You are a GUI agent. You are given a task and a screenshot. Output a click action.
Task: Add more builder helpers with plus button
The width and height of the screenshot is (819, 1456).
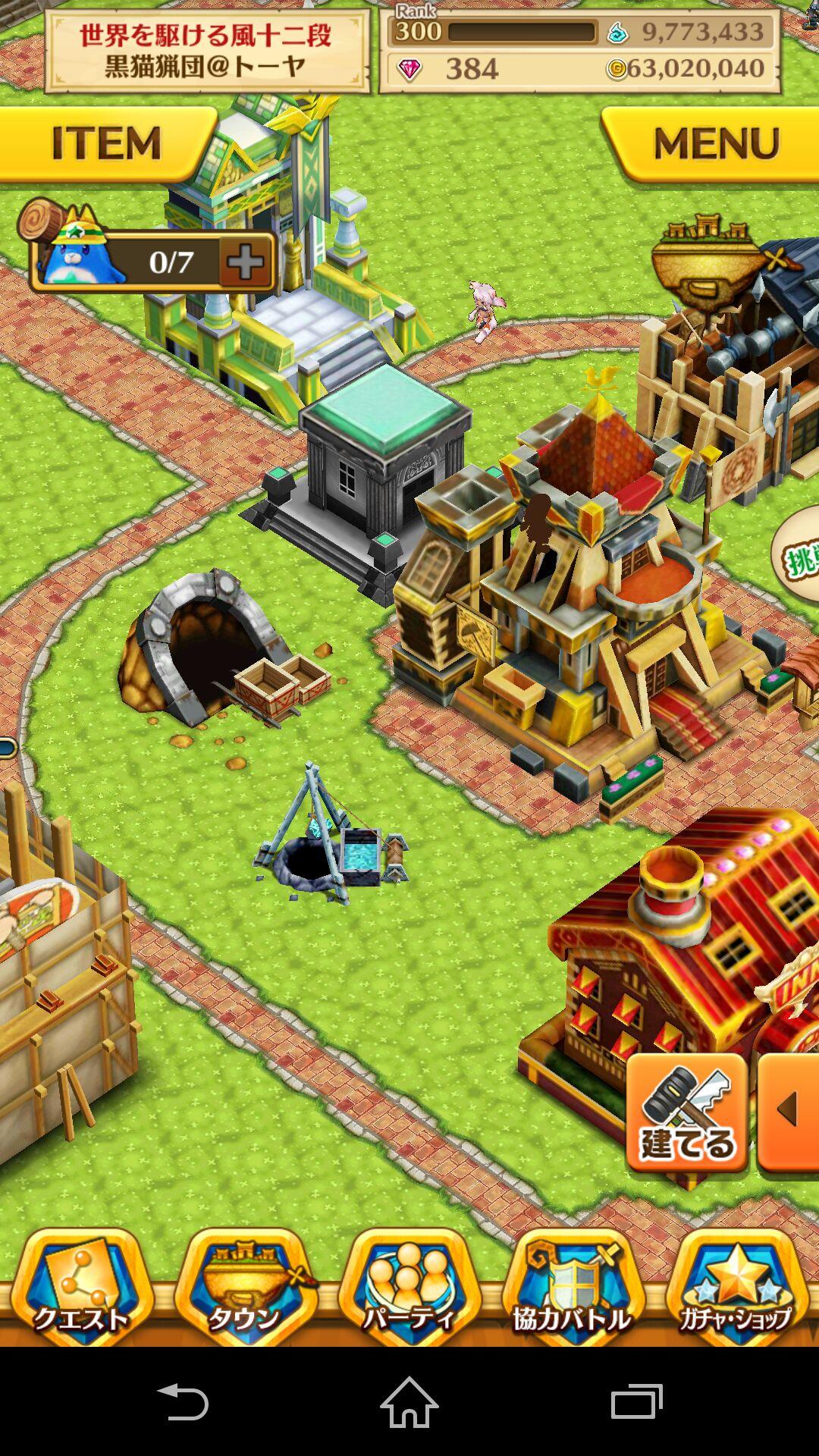click(x=246, y=262)
